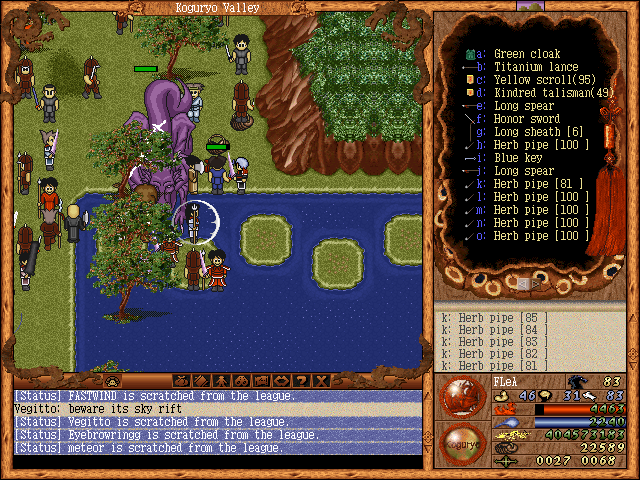This screenshot has width=640, height=480.
Task: Click the red dragon orb button
Action: tap(461, 395)
